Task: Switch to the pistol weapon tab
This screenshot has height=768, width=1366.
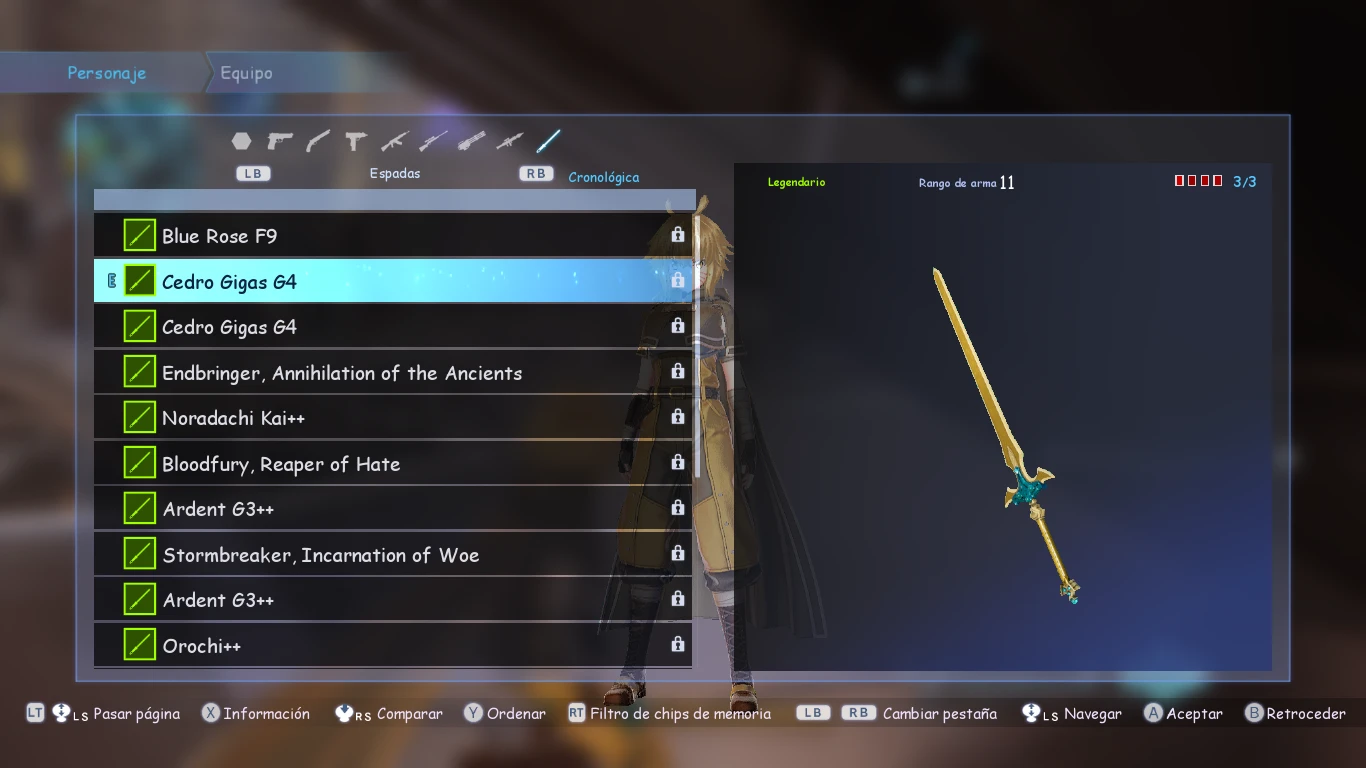Action: pyautogui.click(x=280, y=142)
